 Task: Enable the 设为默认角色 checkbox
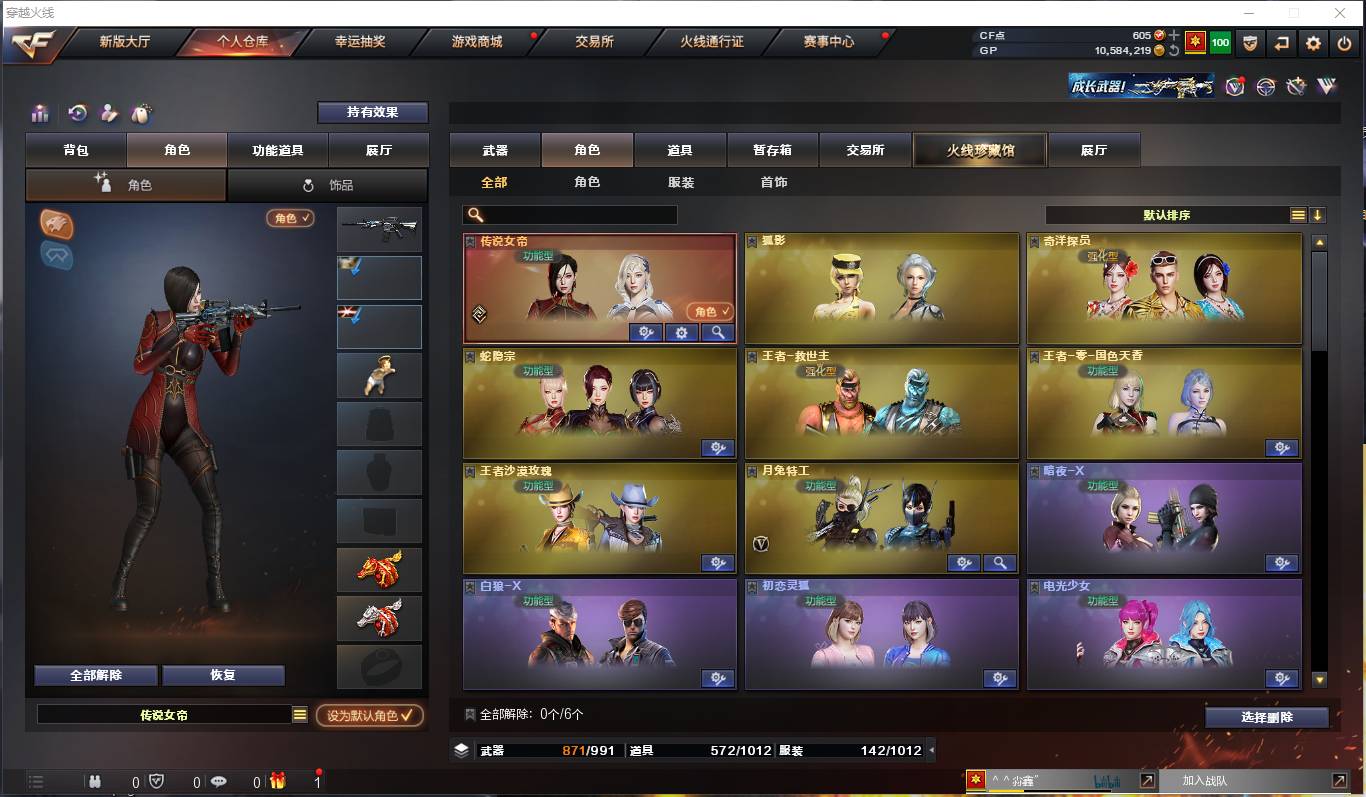pyautogui.click(x=370, y=716)
